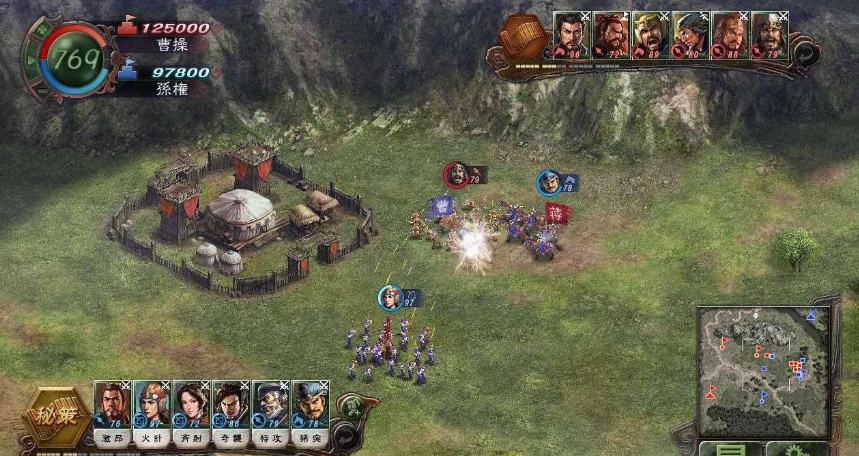Select the blue unit marker numbered 97

pyautogui.click(x=392, y=297)
